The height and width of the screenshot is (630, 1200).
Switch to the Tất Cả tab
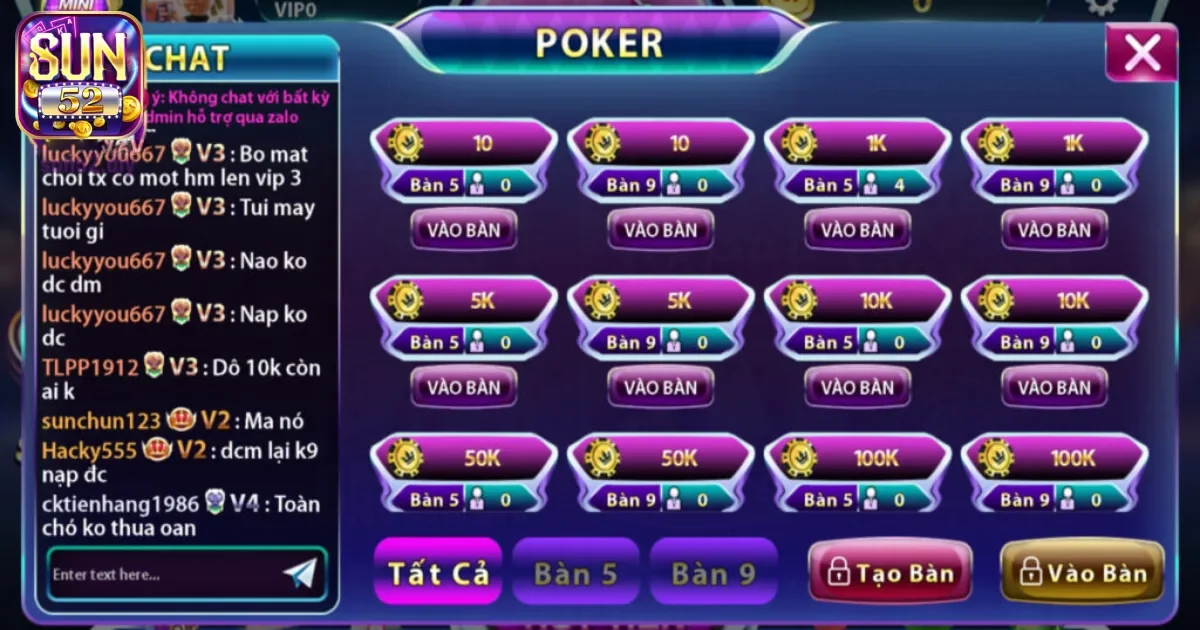click(x=438, y=572)
